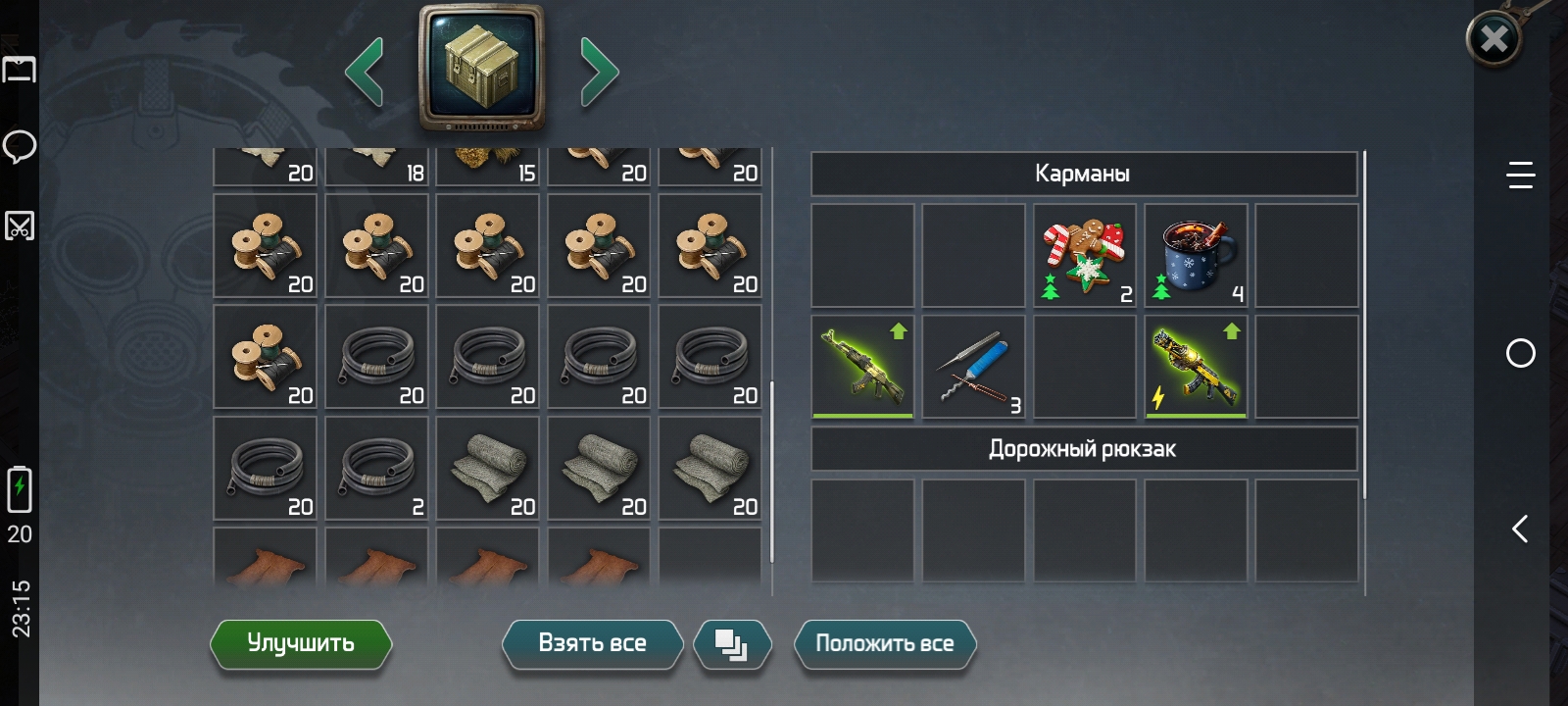This screenshot has width=1568, height=706.
Task: Select the rubber hose stack of 2
Action: point(376,468)
